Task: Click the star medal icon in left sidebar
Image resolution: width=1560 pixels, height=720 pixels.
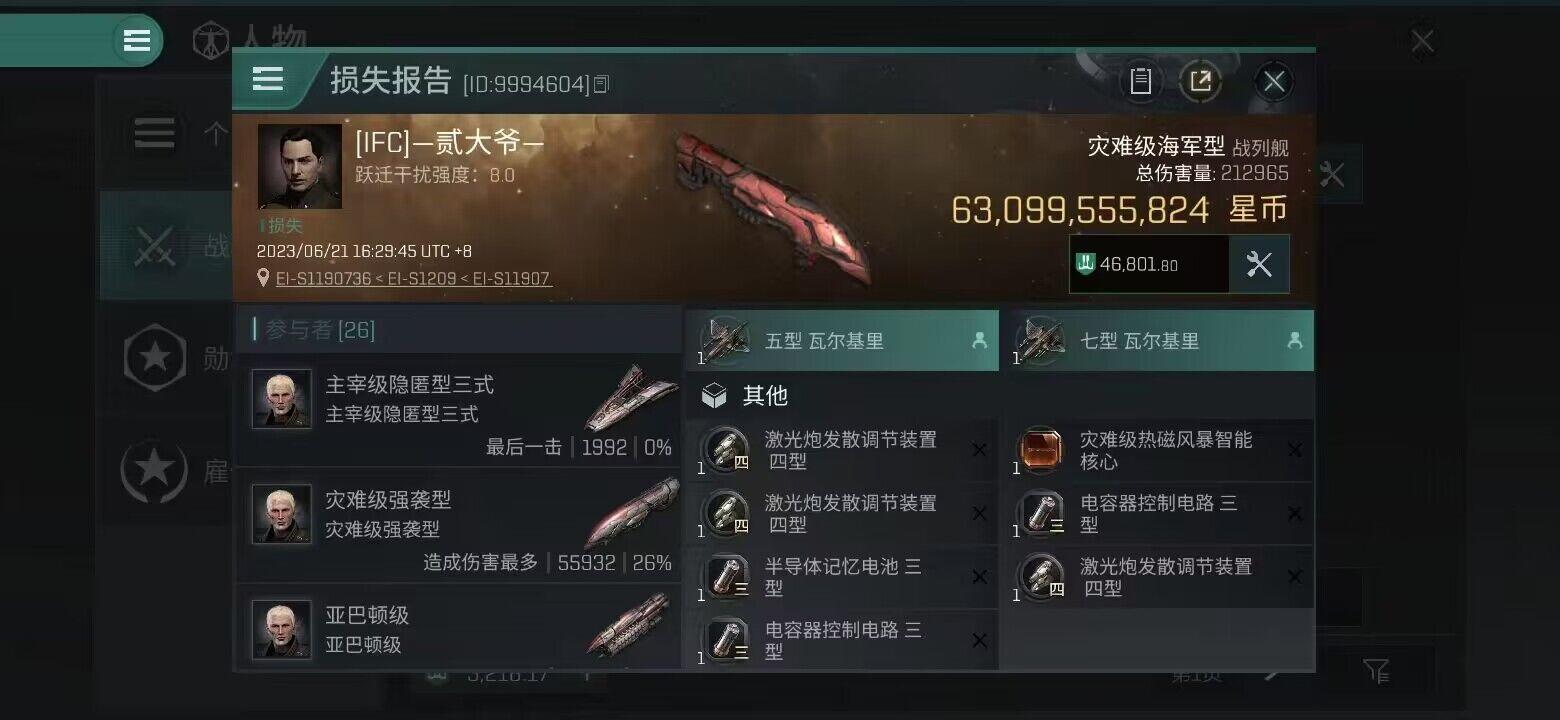Action: [x=155, y=358]
